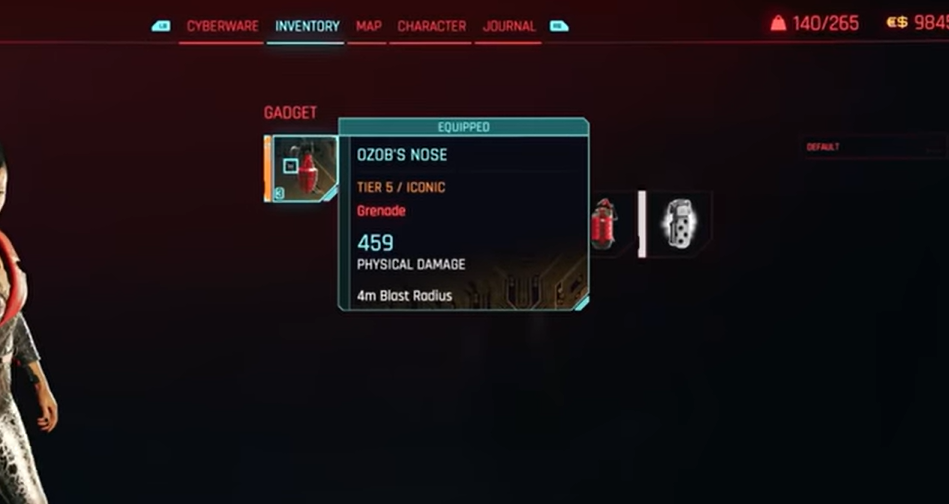Show the Journal tab
The width and height of the screenshot is (949, 504).
point(509,26)
